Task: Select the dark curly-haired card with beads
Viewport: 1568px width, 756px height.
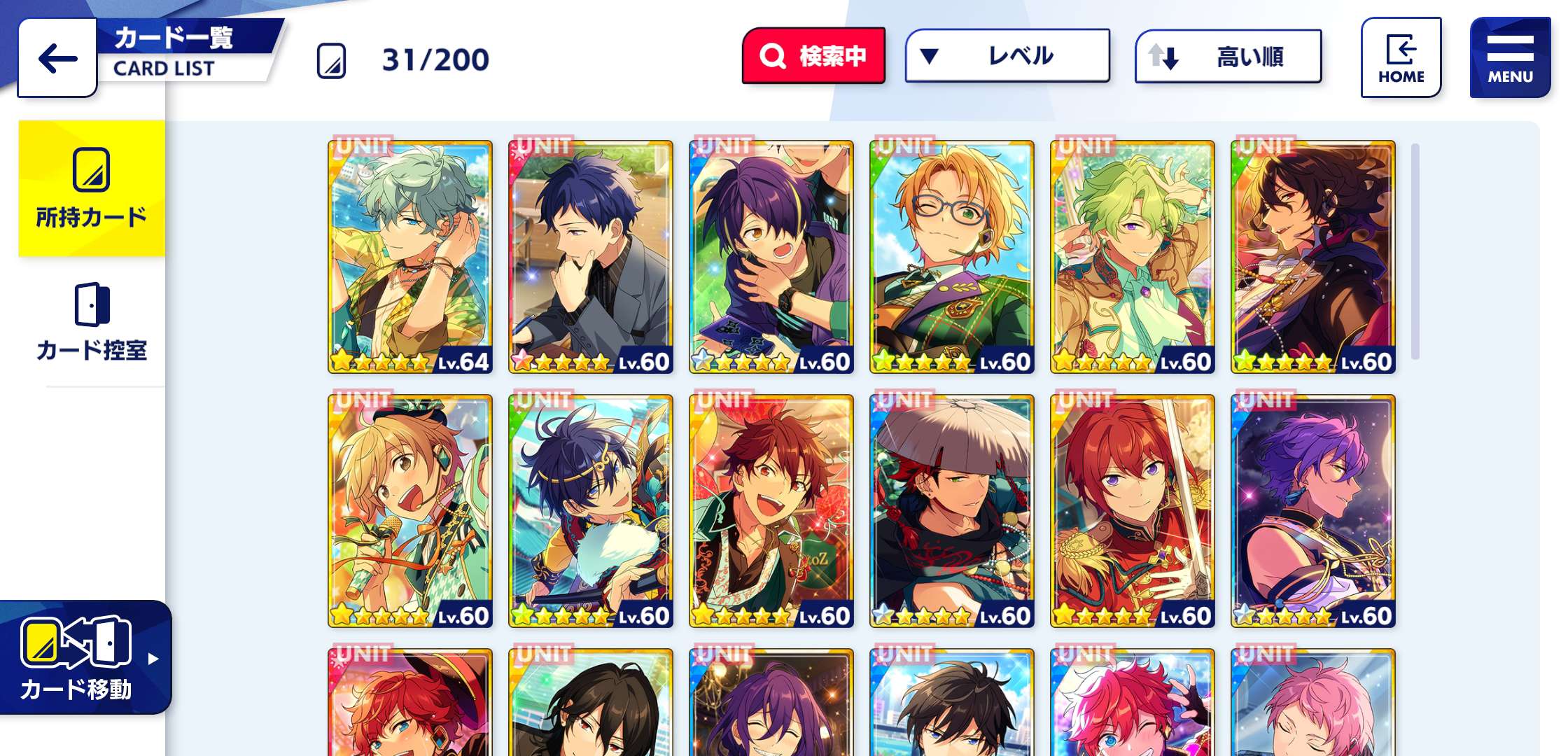Action: 1313,257
